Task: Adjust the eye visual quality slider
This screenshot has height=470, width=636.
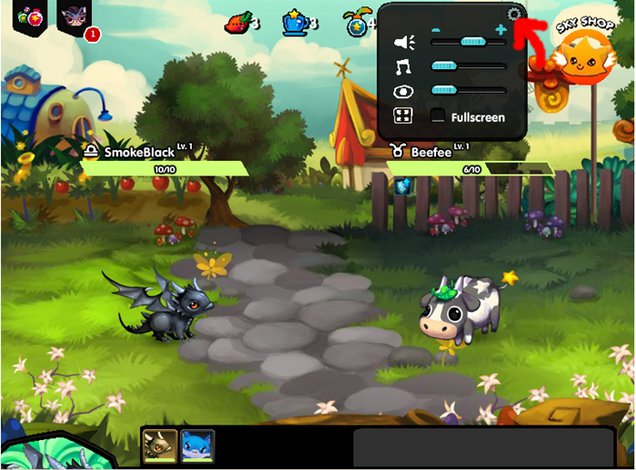Action: tap(468, 91)
